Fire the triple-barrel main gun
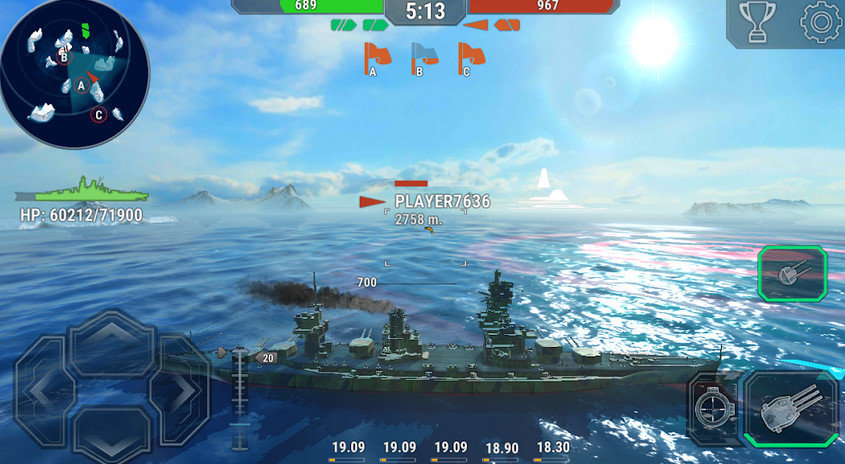845x464 pixels. (792, 407)
